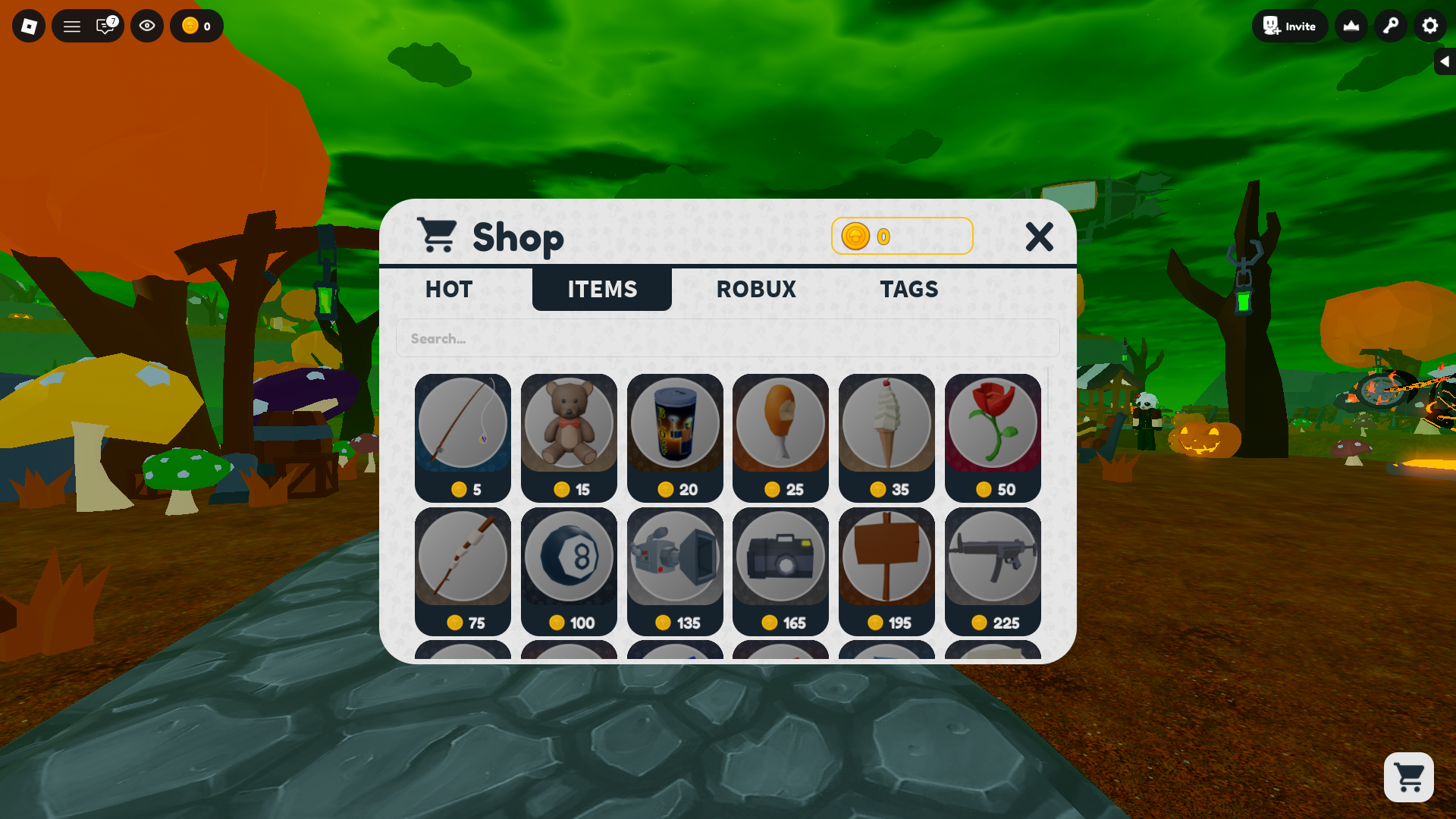Open the Roblox menu icon top-left
This screenshot has height=819, width=1456.
28,26
